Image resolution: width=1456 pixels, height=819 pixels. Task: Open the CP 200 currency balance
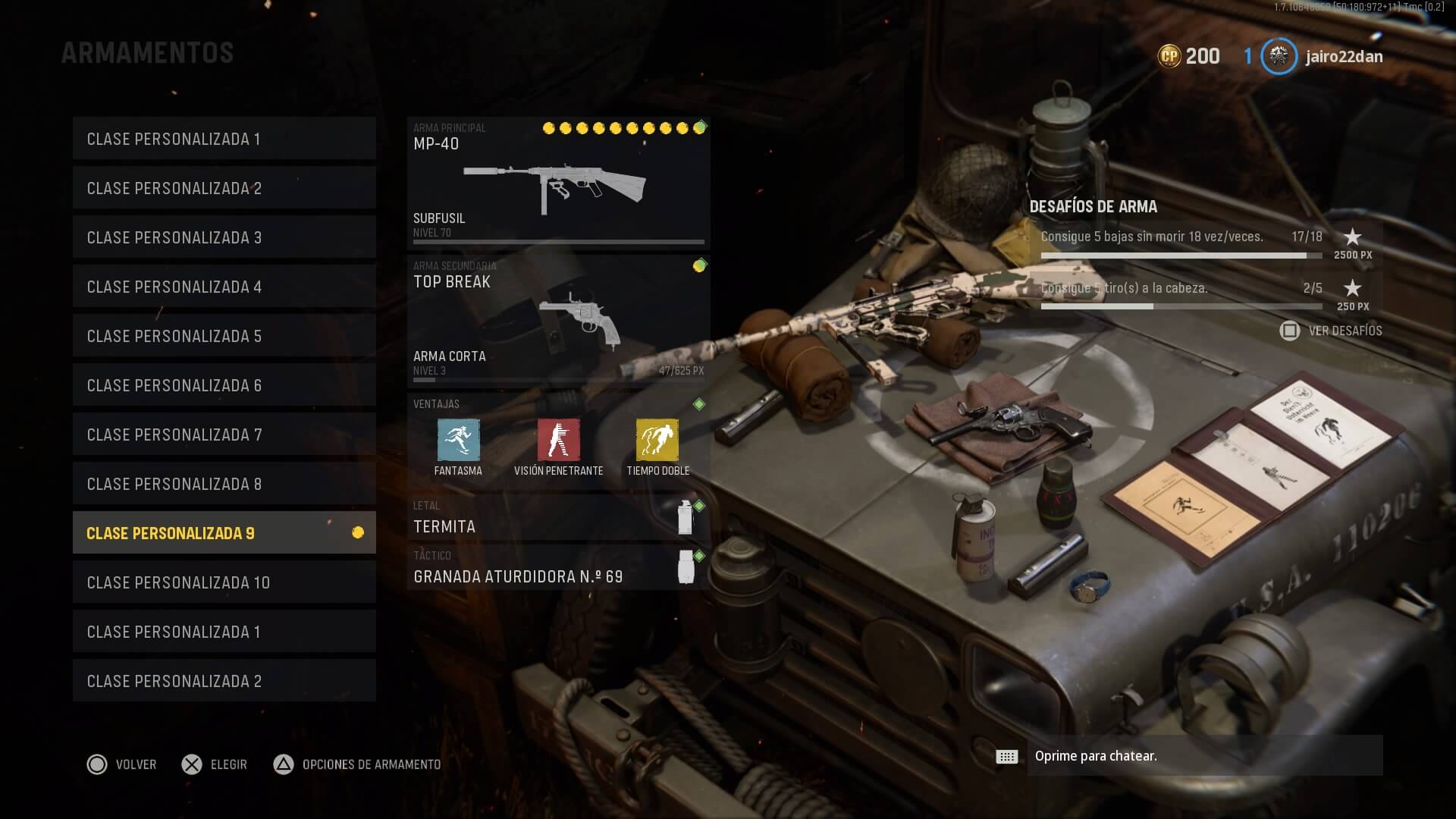1188,56
